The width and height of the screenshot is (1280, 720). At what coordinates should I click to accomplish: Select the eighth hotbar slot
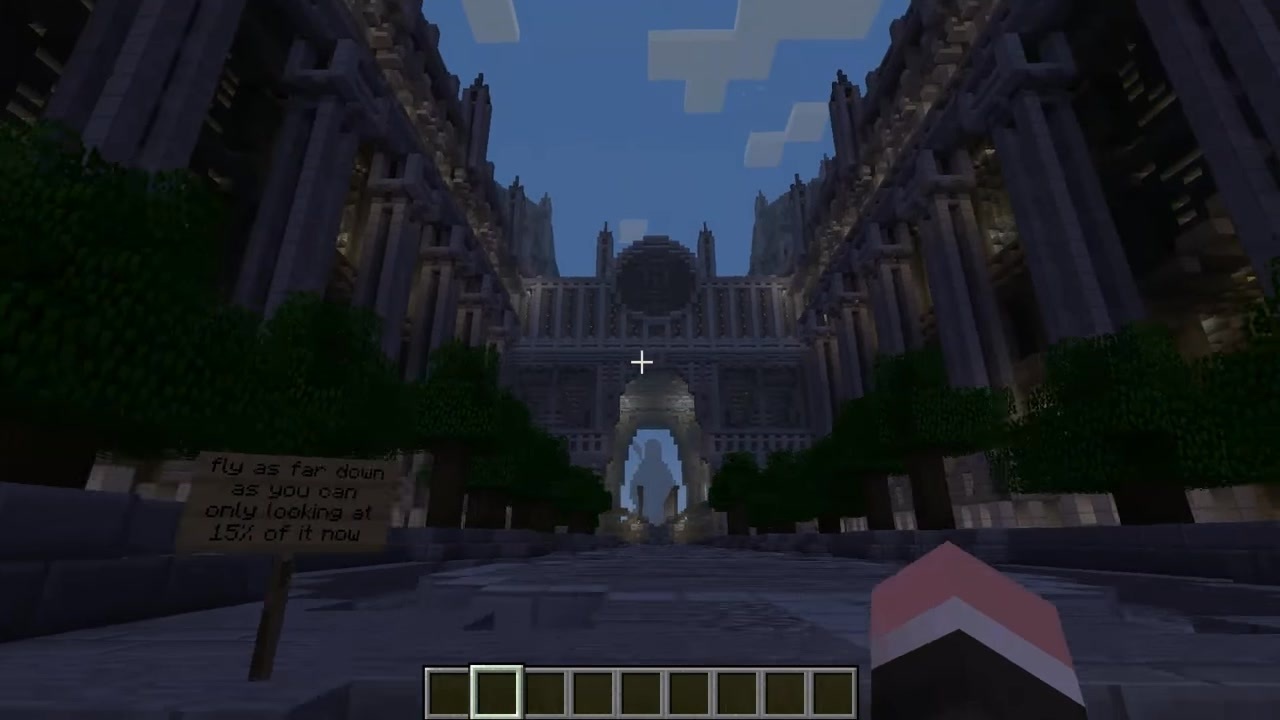point(784,688)
